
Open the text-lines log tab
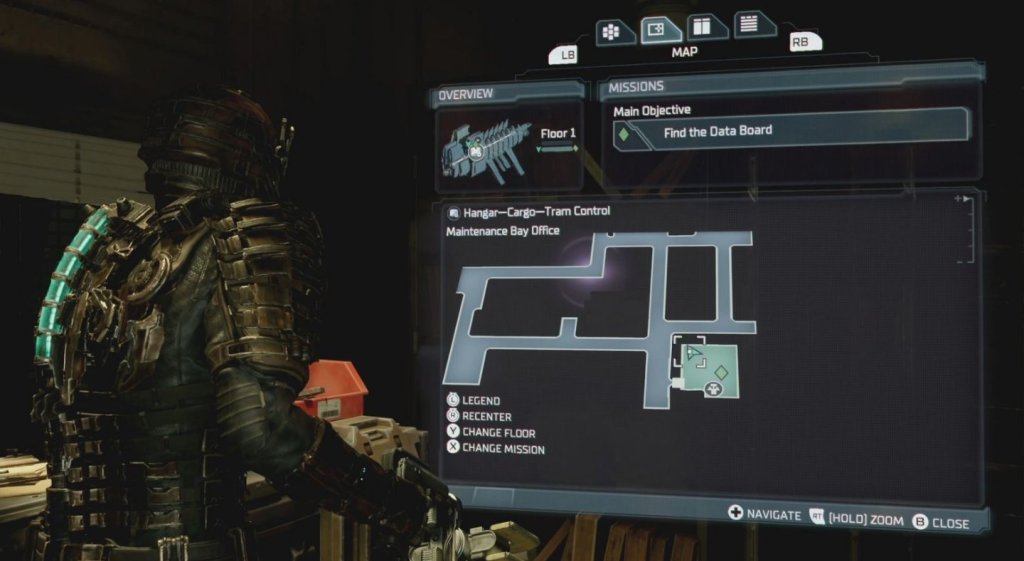pyautogui.click(x=755, y=24)
